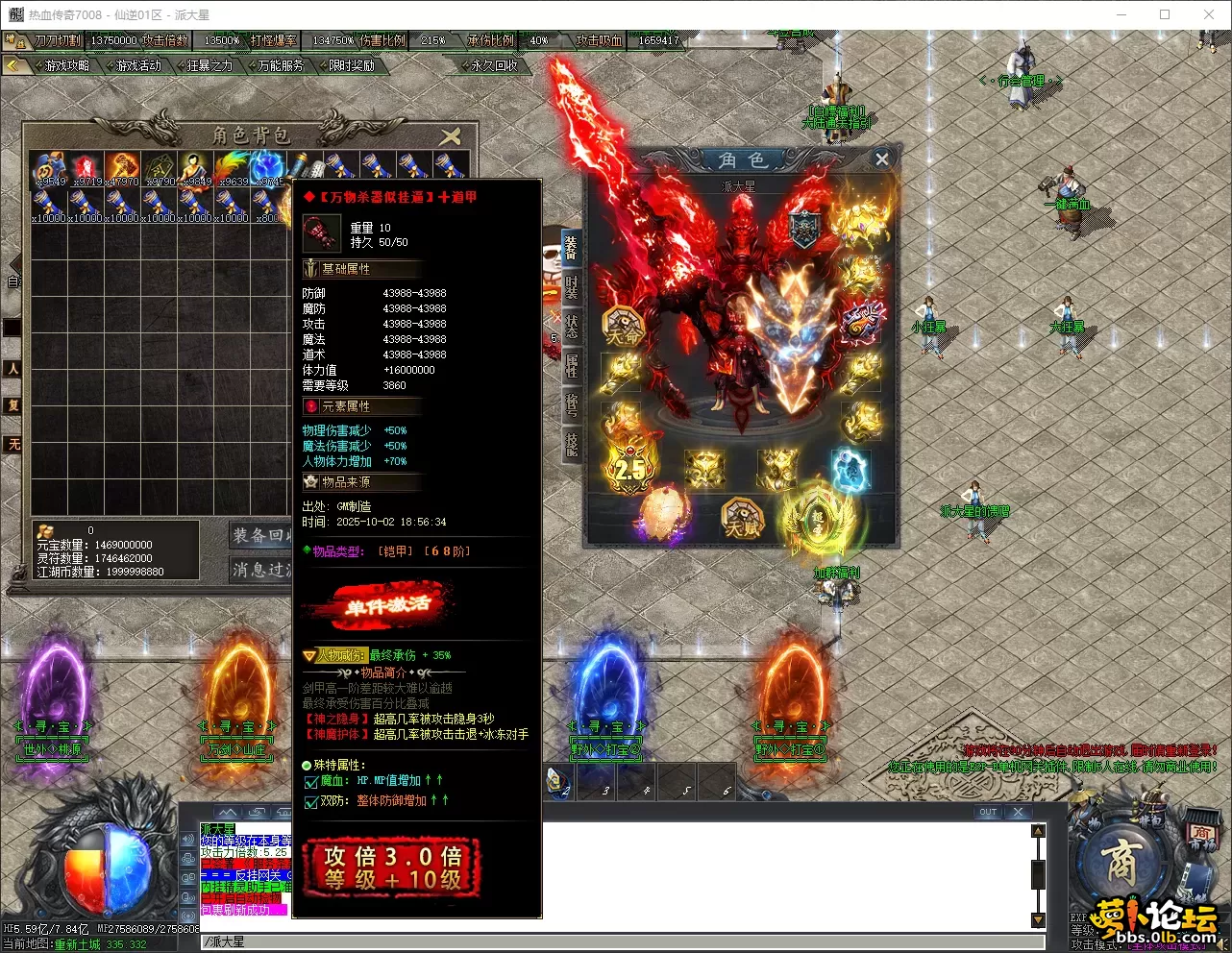Select the x47970 hammer item in backpack
The image size is (1232, 953).
[x=122, y=167]
